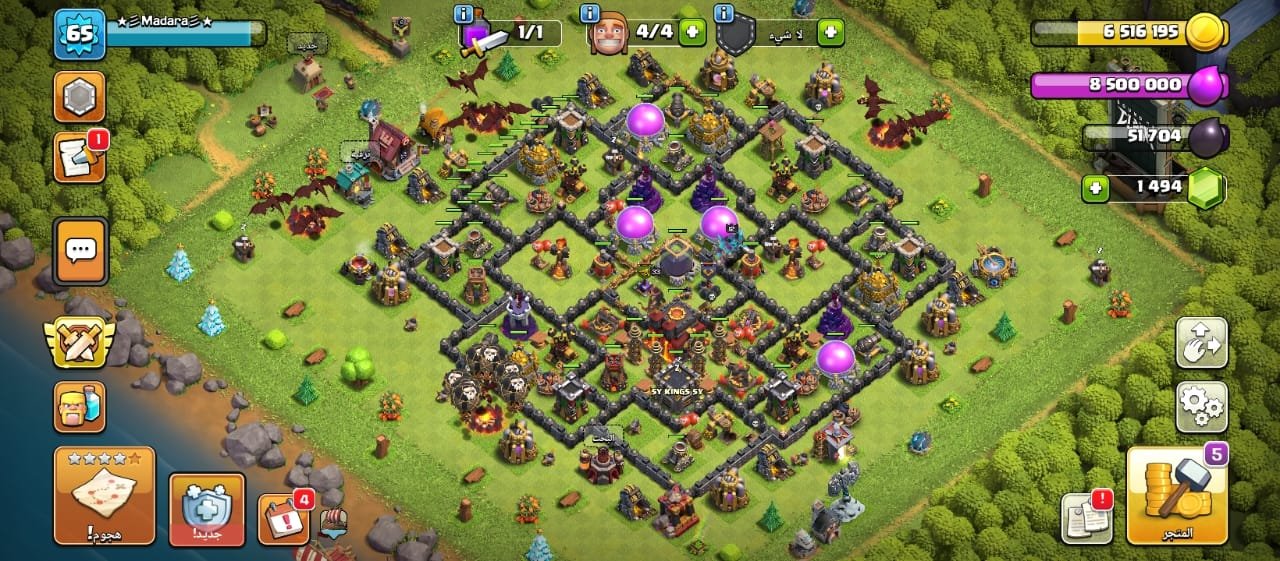Screen dimensions: 1280x561
Task: Click the ship icon beside the calendar
Action: point(334,521)
